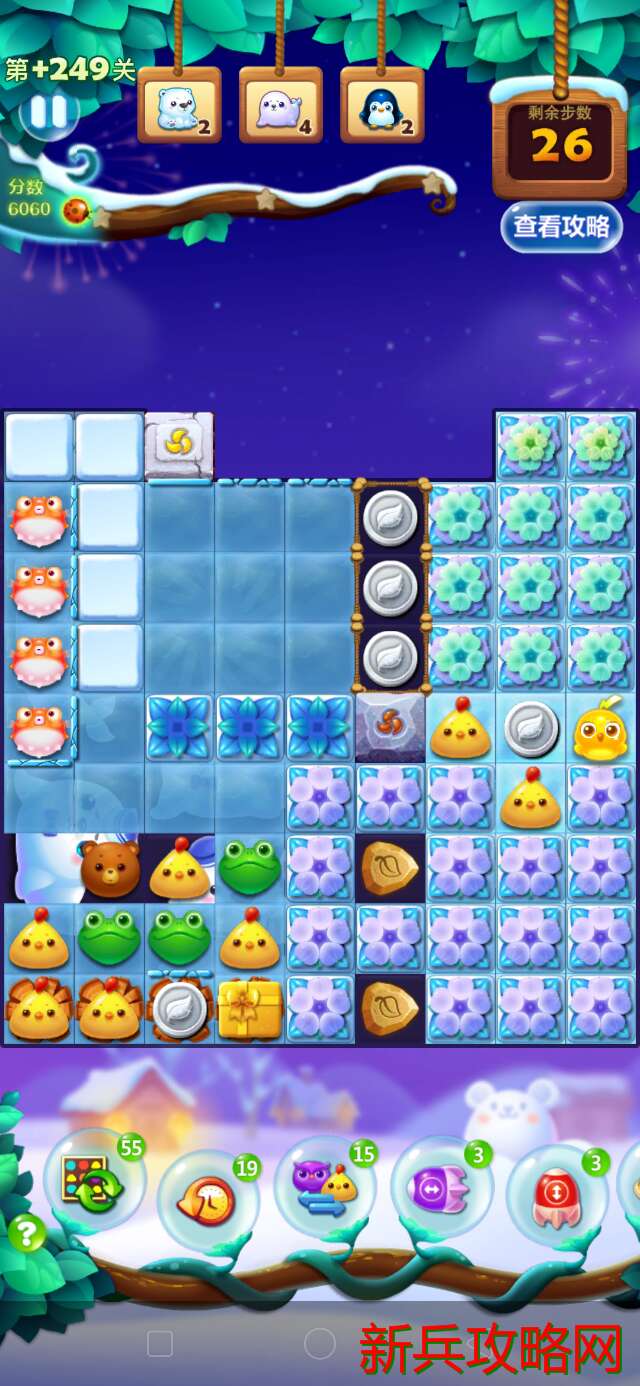Check the polar bear goal sign
The width and height of the screenshot is (640, 1386).
(180, 106)
